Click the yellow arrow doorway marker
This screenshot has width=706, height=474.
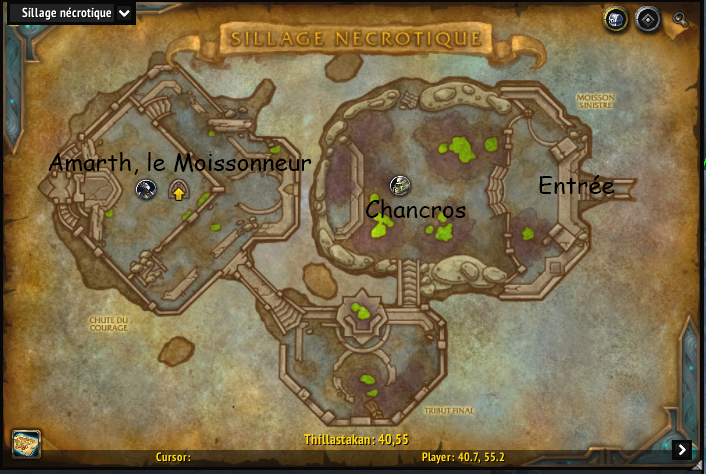[179, 190]
